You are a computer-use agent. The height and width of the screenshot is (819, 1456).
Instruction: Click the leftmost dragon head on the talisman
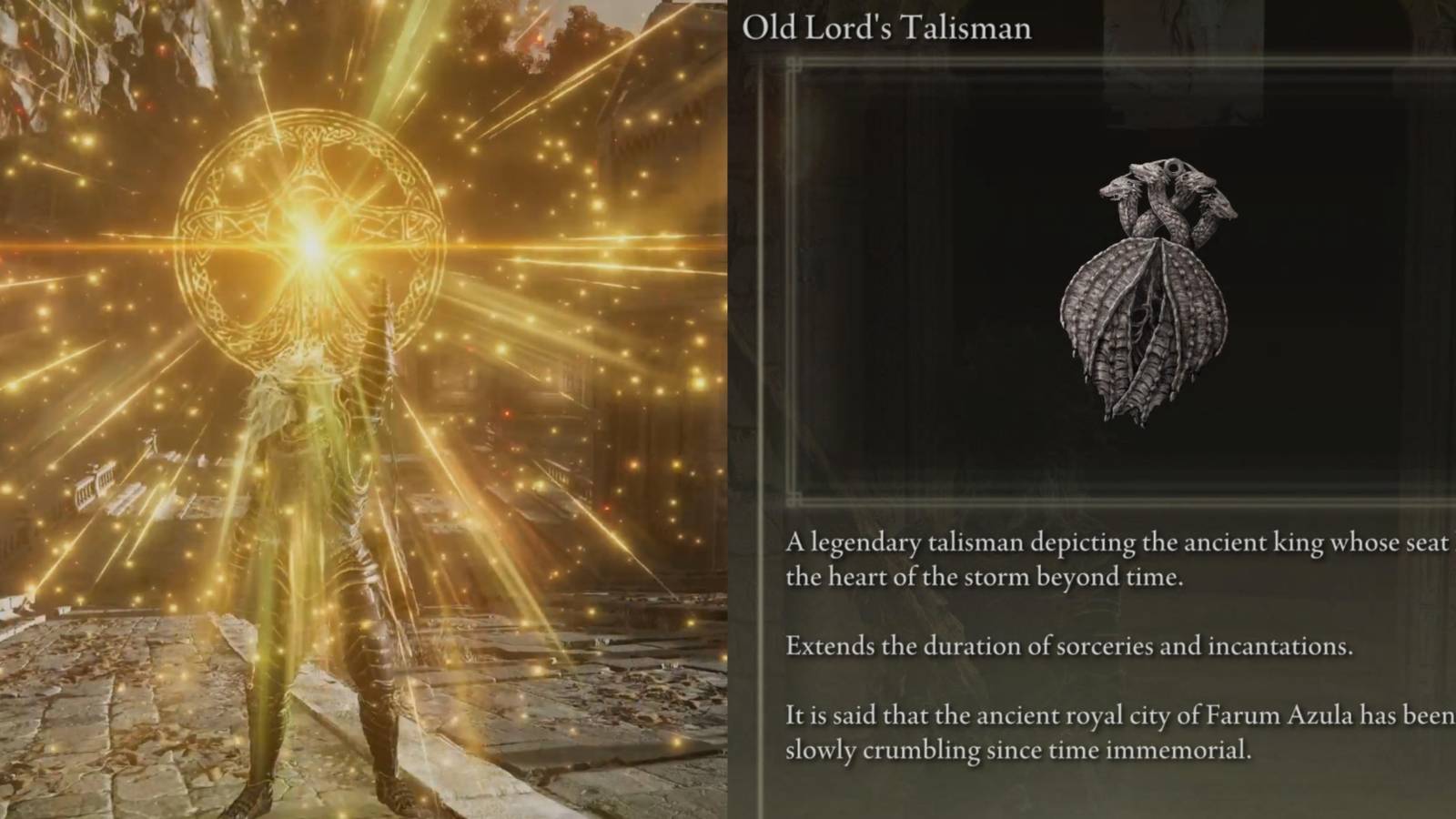pos(1115,191)
